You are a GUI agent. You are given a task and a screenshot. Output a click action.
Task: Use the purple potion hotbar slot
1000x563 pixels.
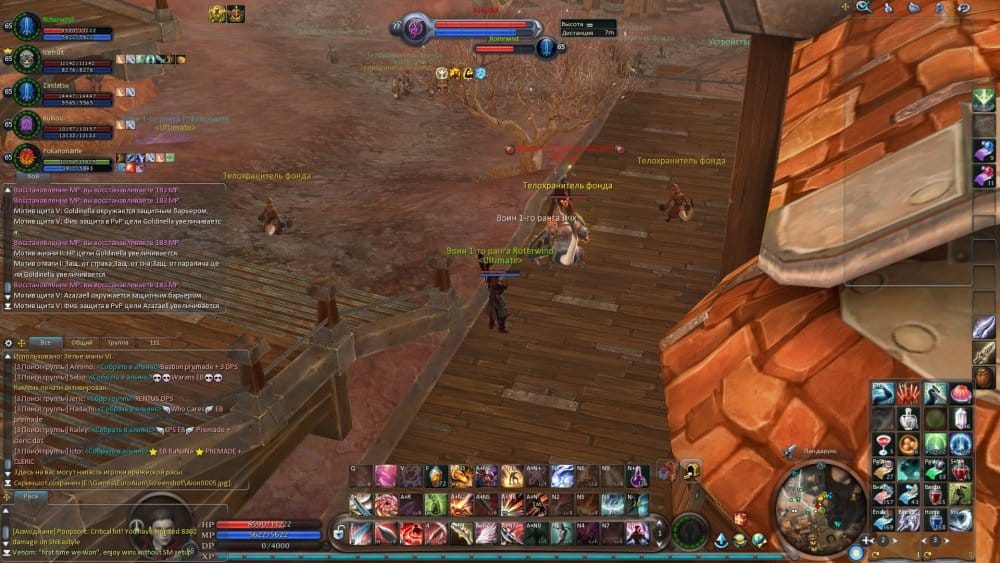pos(638,476)
